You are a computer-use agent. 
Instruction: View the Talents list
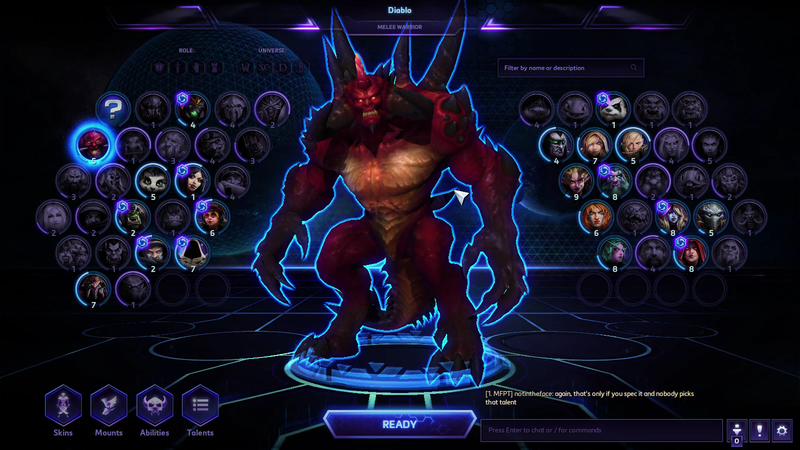coord(200,406)
